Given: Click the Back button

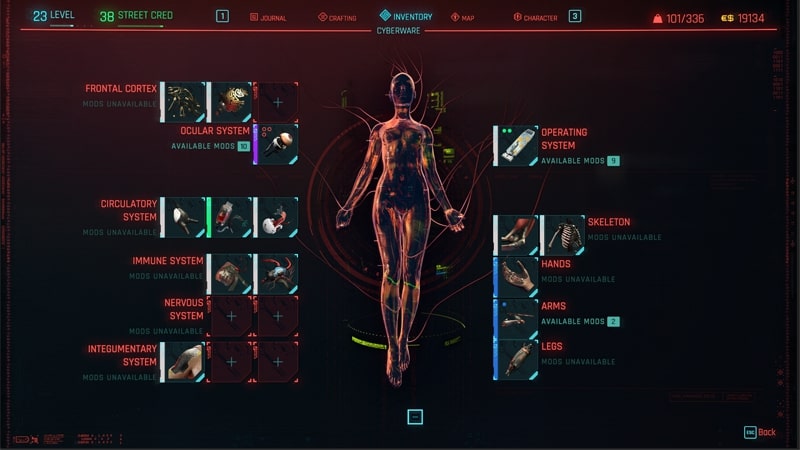Looking at the screenshot, I should pyautogui.click(x=760, y=432).
